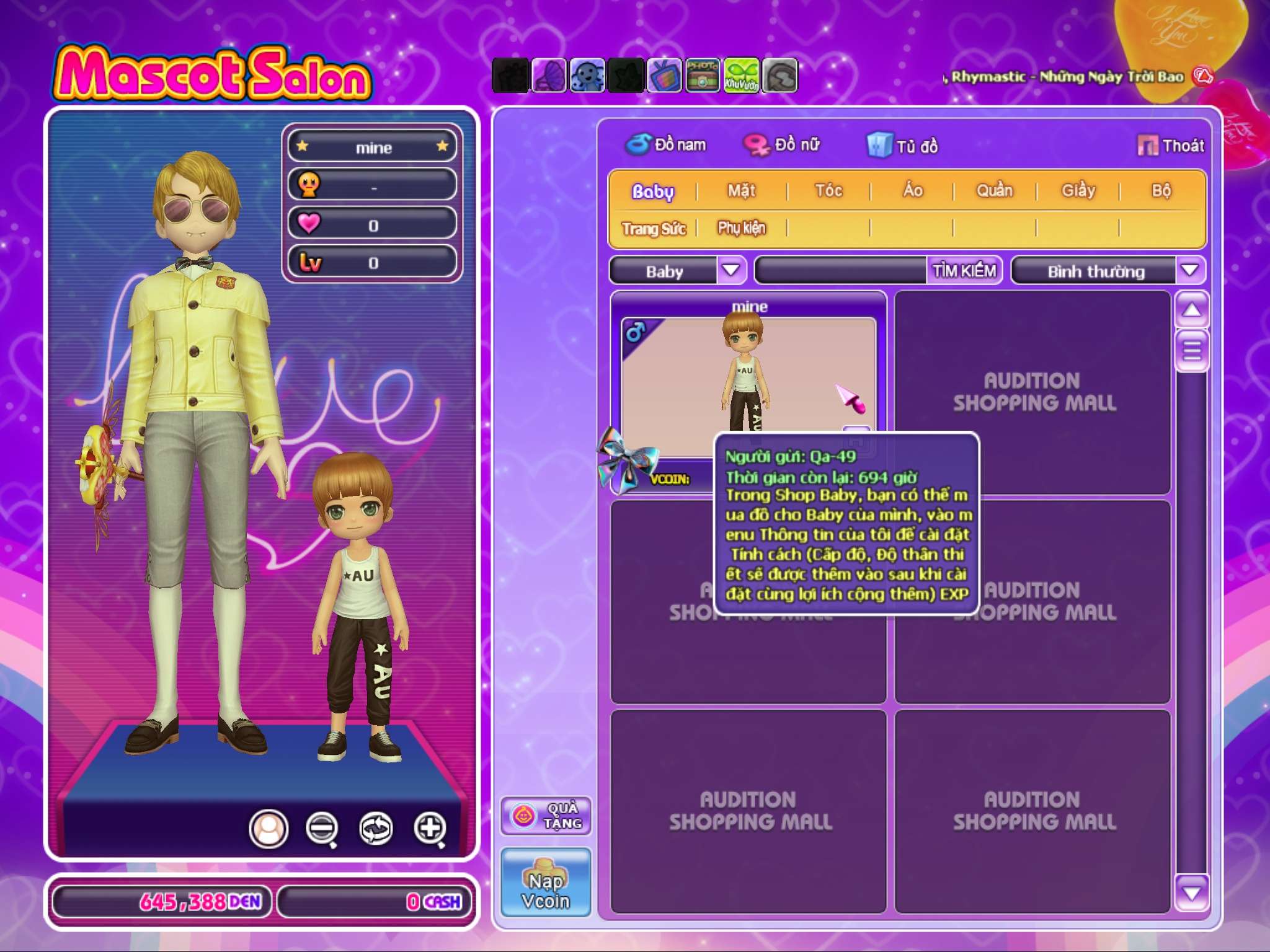
Task: Click the Nạp Vcoin top-up button
Action: (x=546, y=883)
